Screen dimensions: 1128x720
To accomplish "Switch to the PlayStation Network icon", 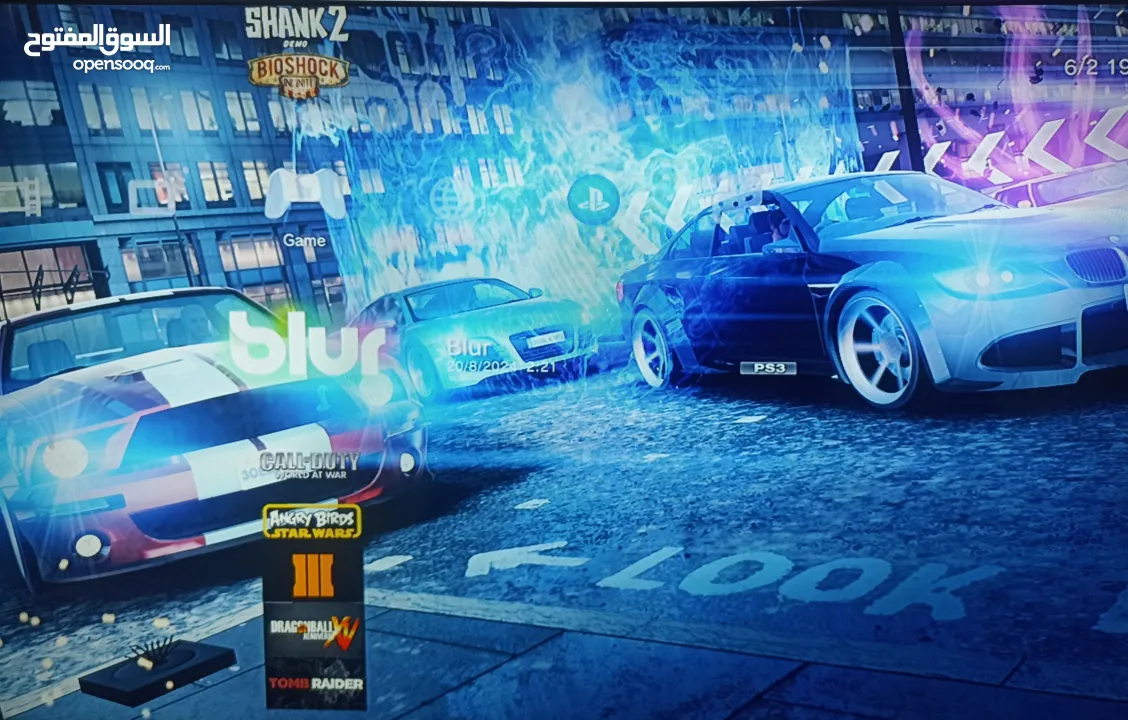I will (x=593, y=198).
